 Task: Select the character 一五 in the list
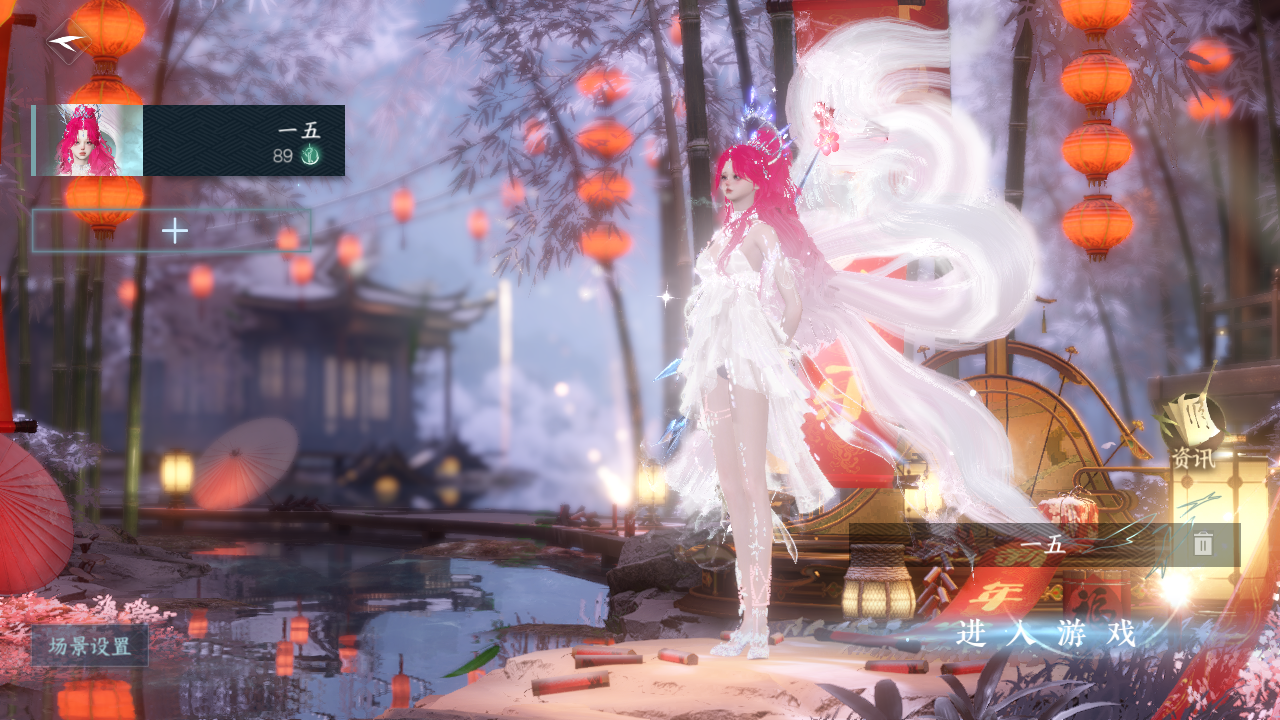pos(188,140)
